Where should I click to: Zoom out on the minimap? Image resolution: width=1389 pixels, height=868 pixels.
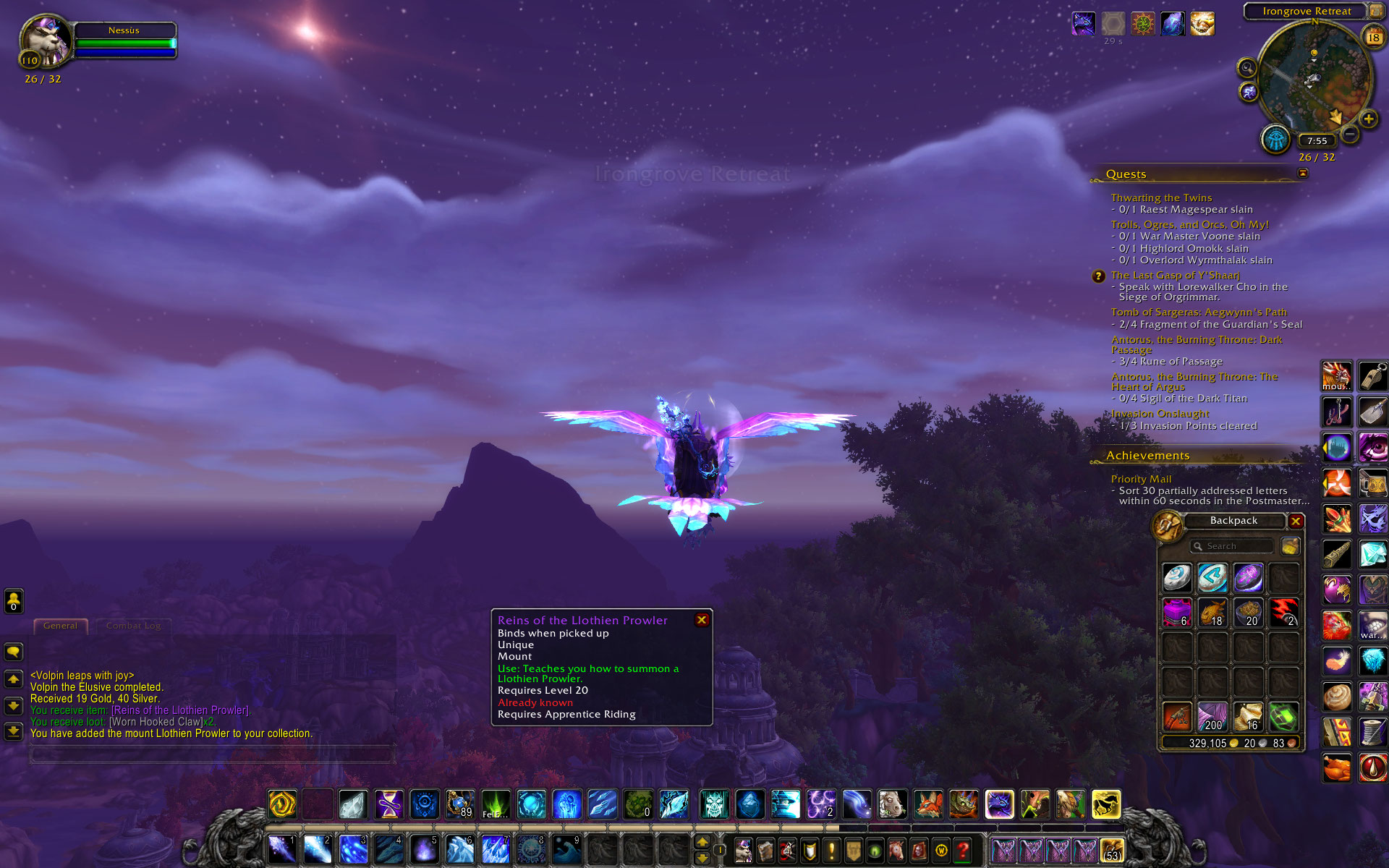[x=1350, y=134]
